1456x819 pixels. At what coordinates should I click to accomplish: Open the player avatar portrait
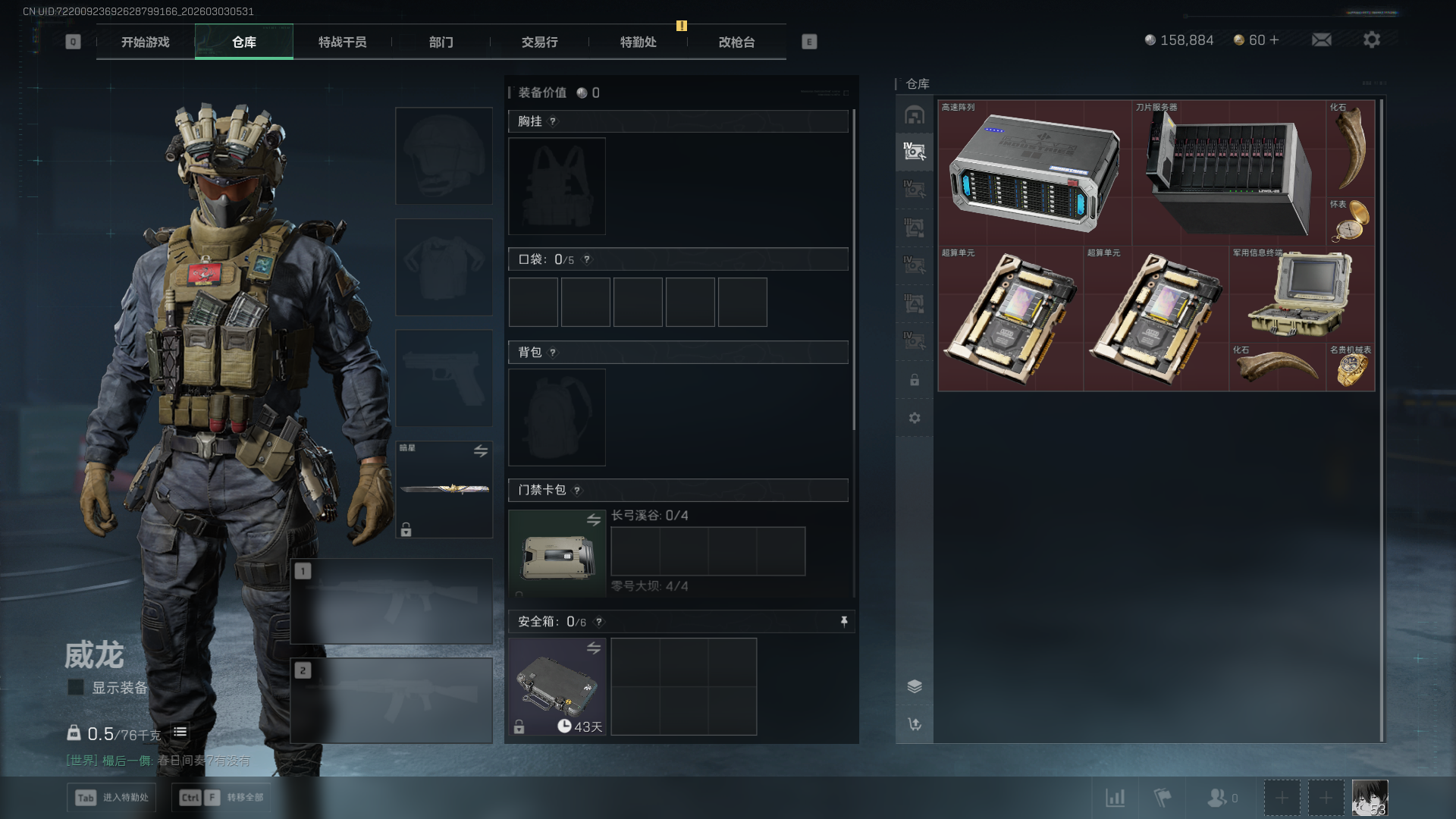click(x=1370, y=798)
